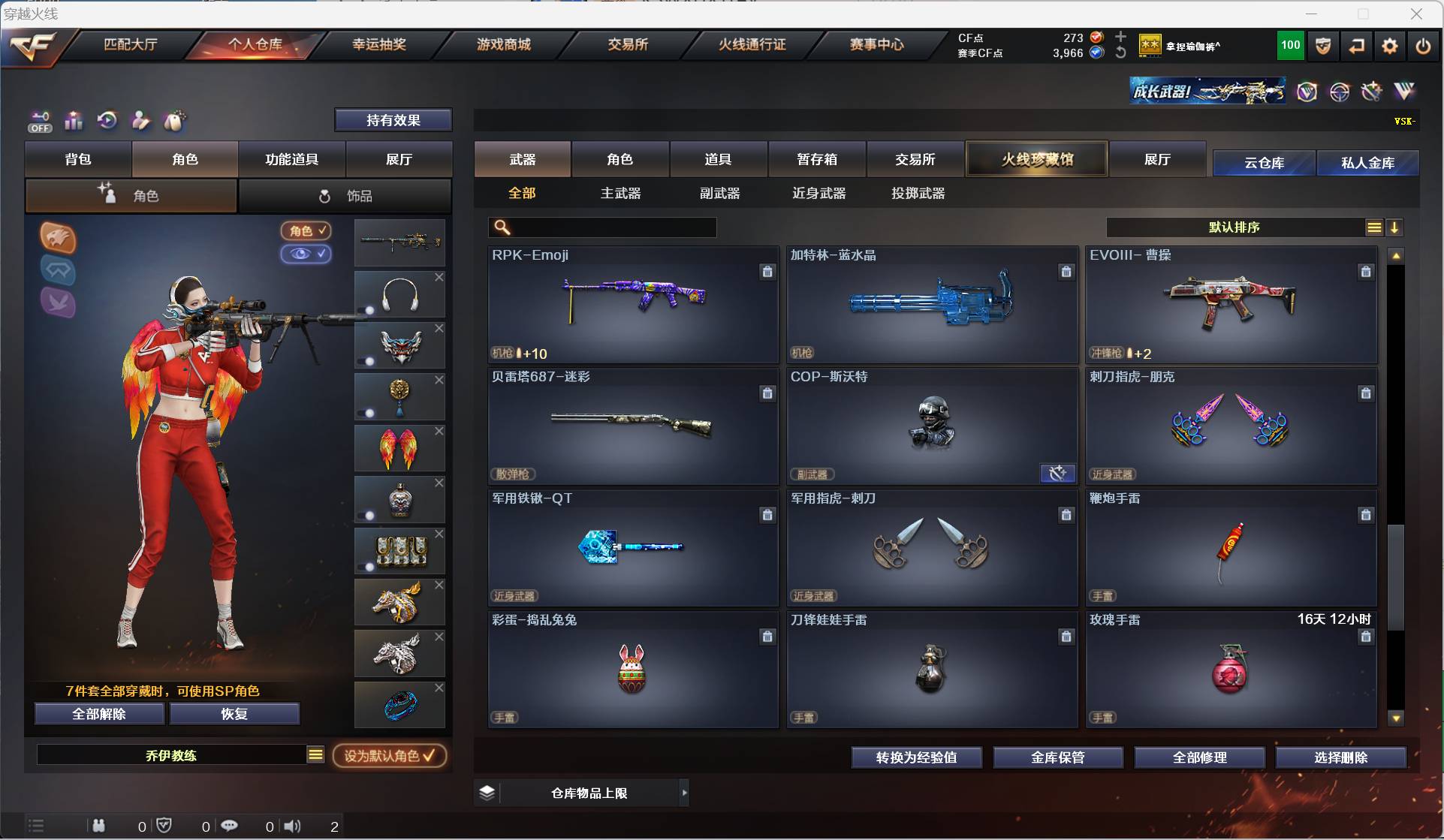The height and width of the screenshot is (840, 1444).
Task: Open the mouse pet icon above the wardrobe panel
Action: [174, 121]
